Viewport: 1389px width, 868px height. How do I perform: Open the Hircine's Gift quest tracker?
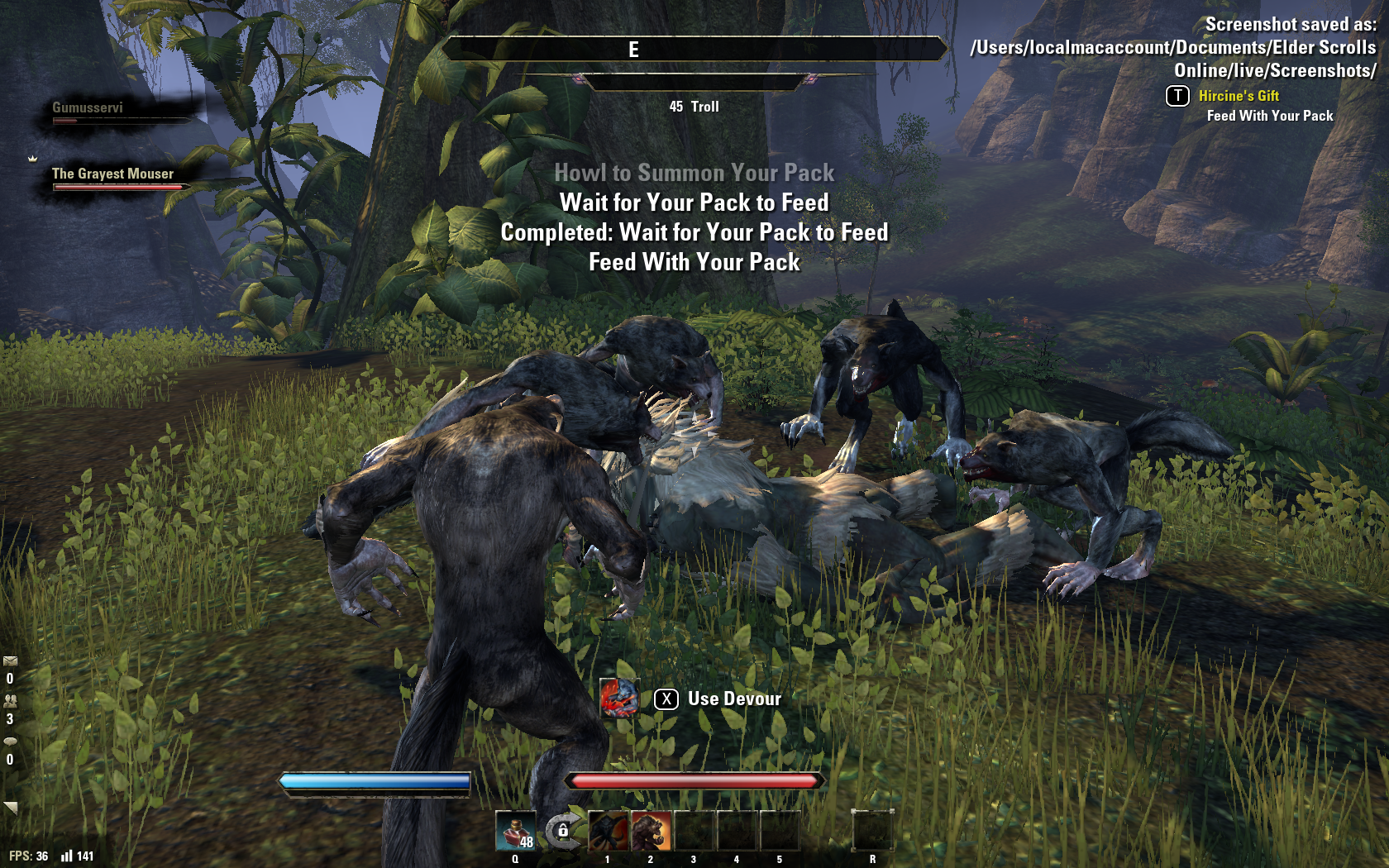[1239, 96]
